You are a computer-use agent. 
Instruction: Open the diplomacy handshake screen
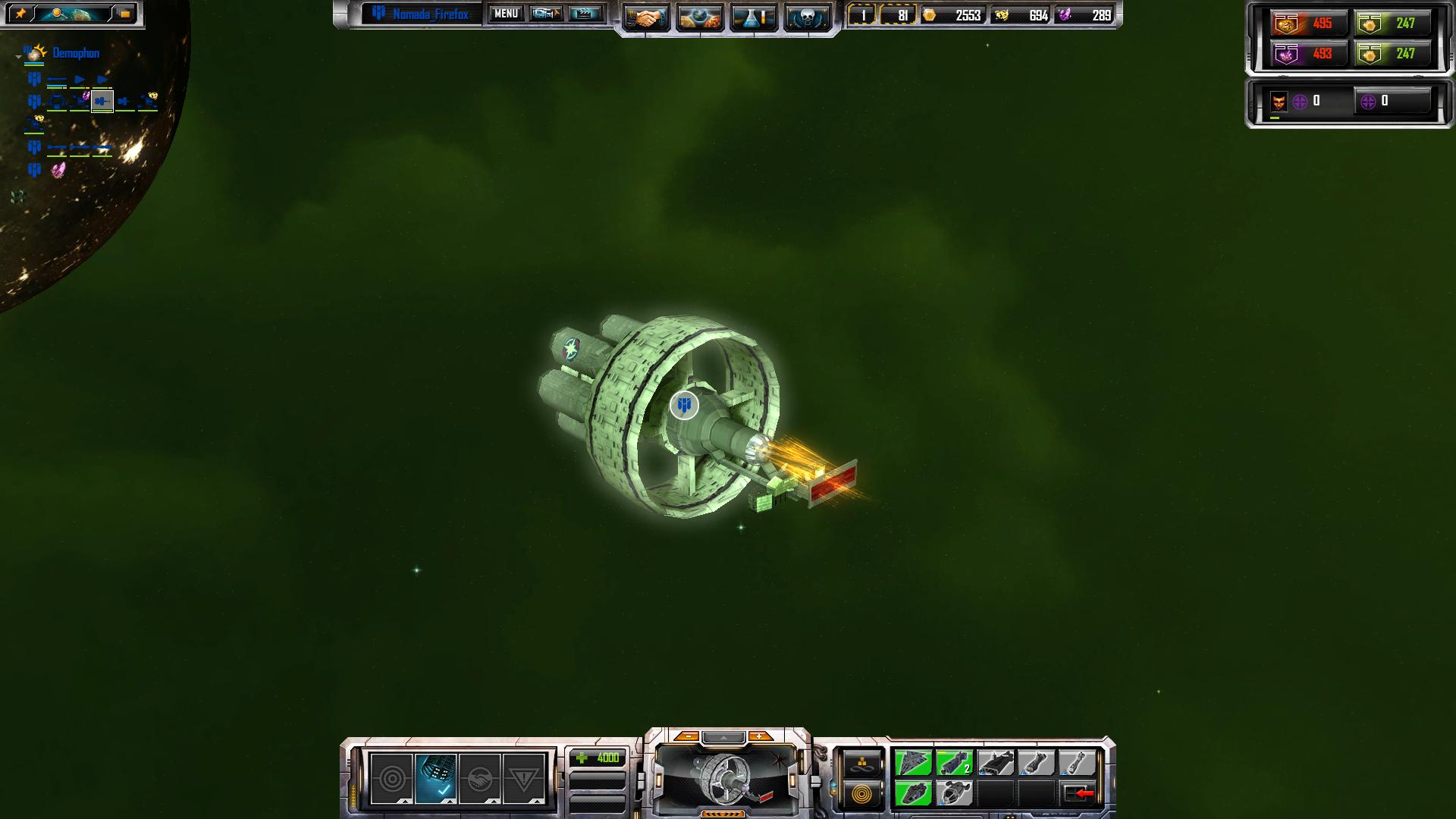(647, 17)
